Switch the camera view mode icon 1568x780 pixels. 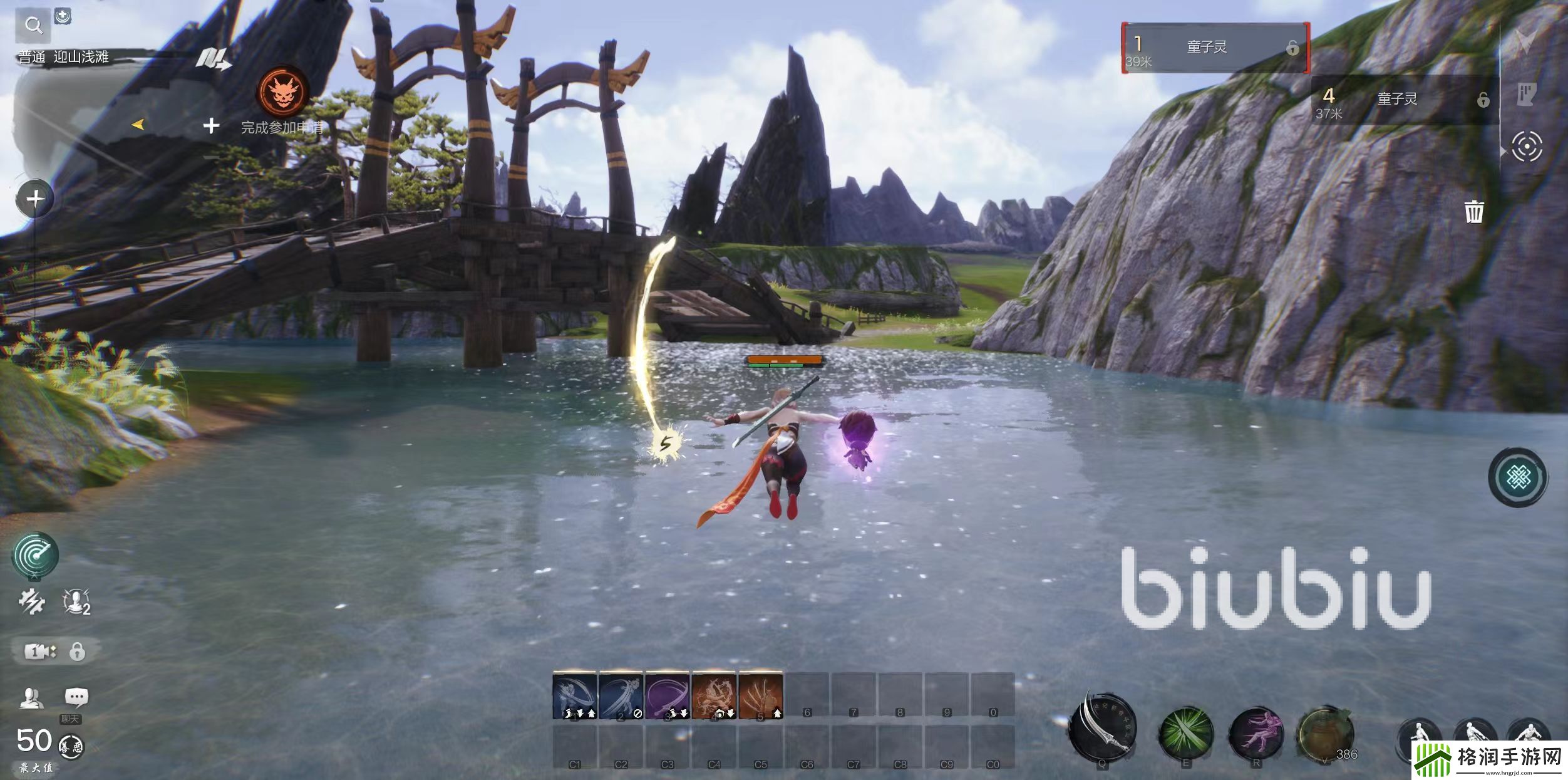tap(39, 652)
